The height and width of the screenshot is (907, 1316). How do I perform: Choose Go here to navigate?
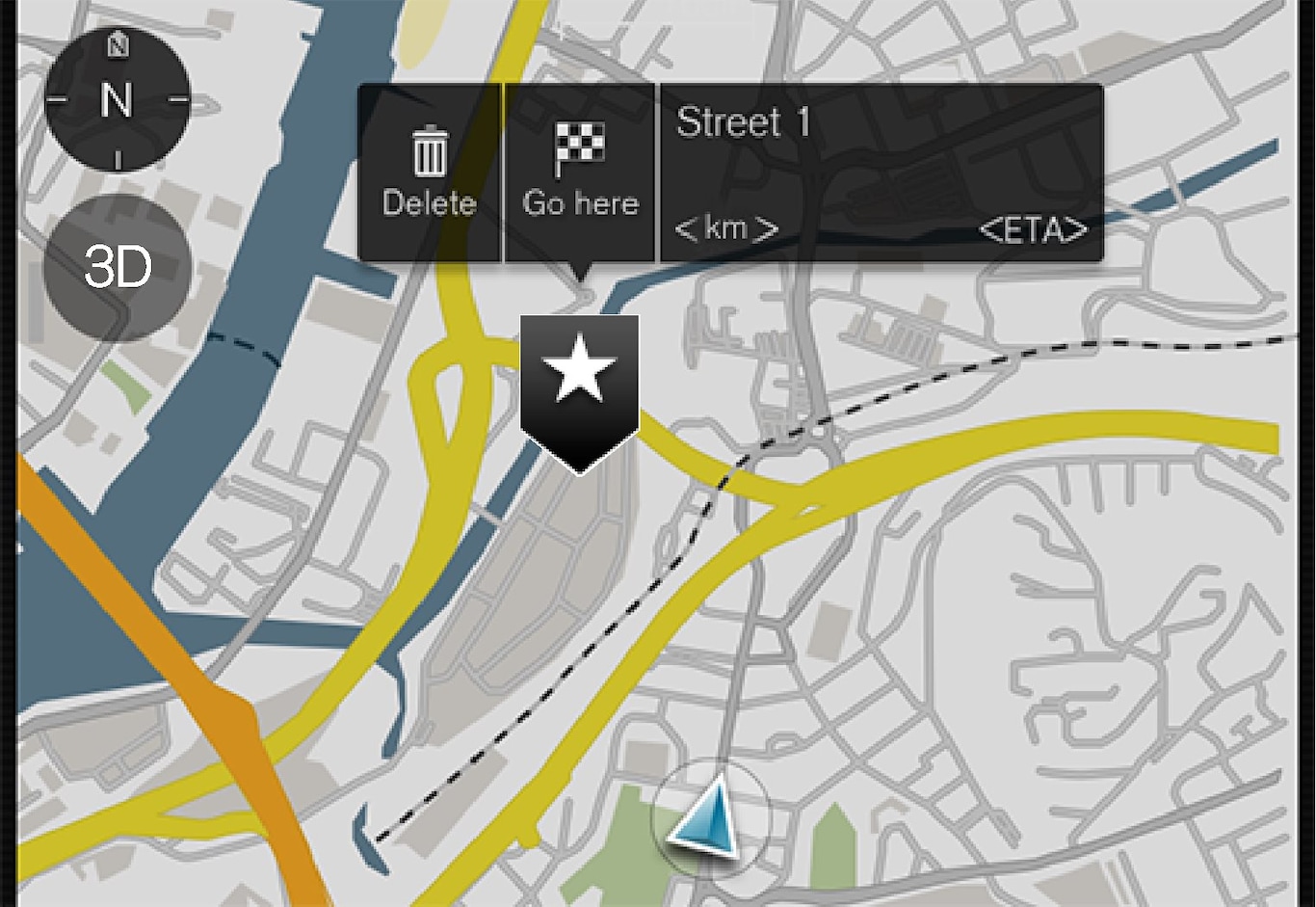coord(580,173)
